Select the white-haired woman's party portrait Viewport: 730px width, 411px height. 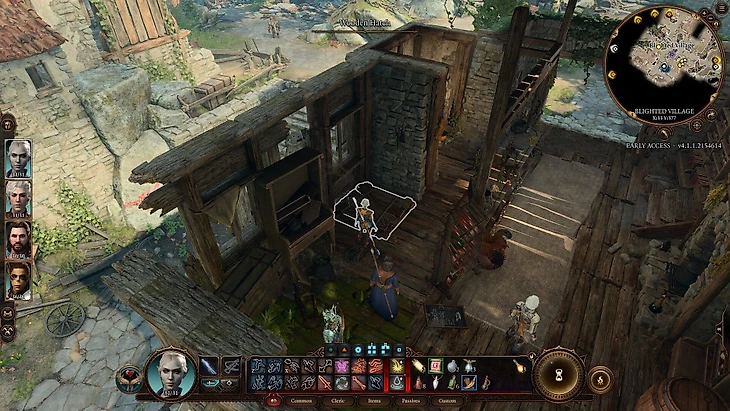pos(18,159)
